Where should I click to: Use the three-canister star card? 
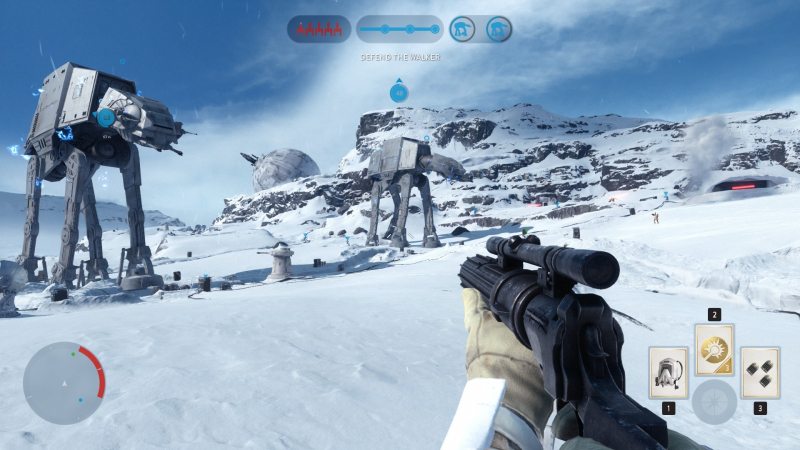click(760, 372)
